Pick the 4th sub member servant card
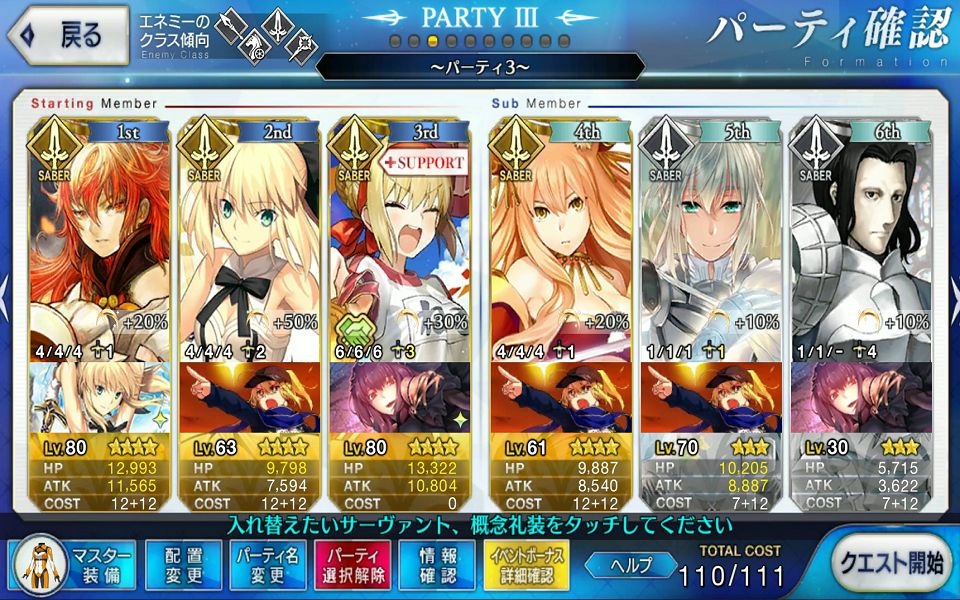Screen dimensions: 960x600 pos(560,240)
